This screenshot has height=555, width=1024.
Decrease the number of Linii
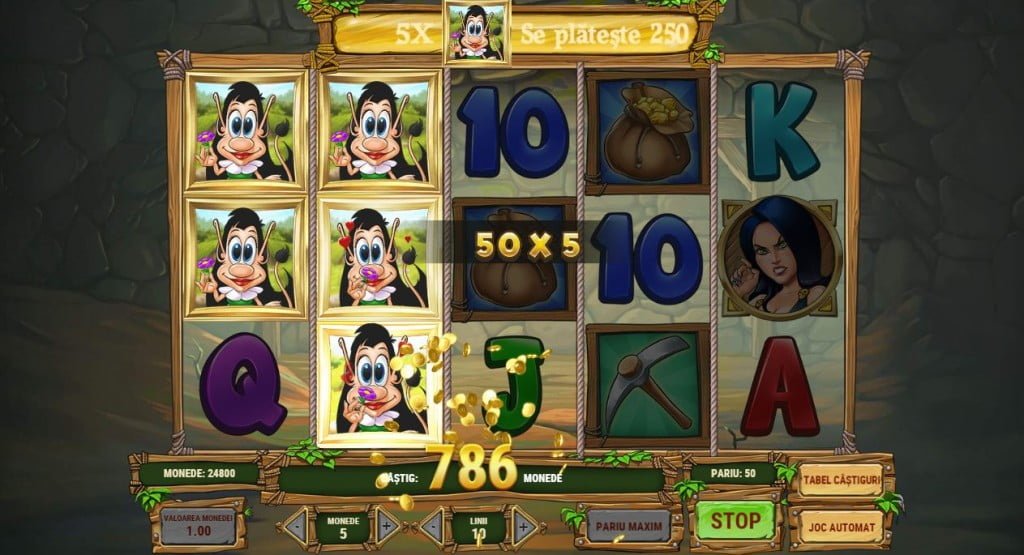pyautogui.click(x=432, y=525)
